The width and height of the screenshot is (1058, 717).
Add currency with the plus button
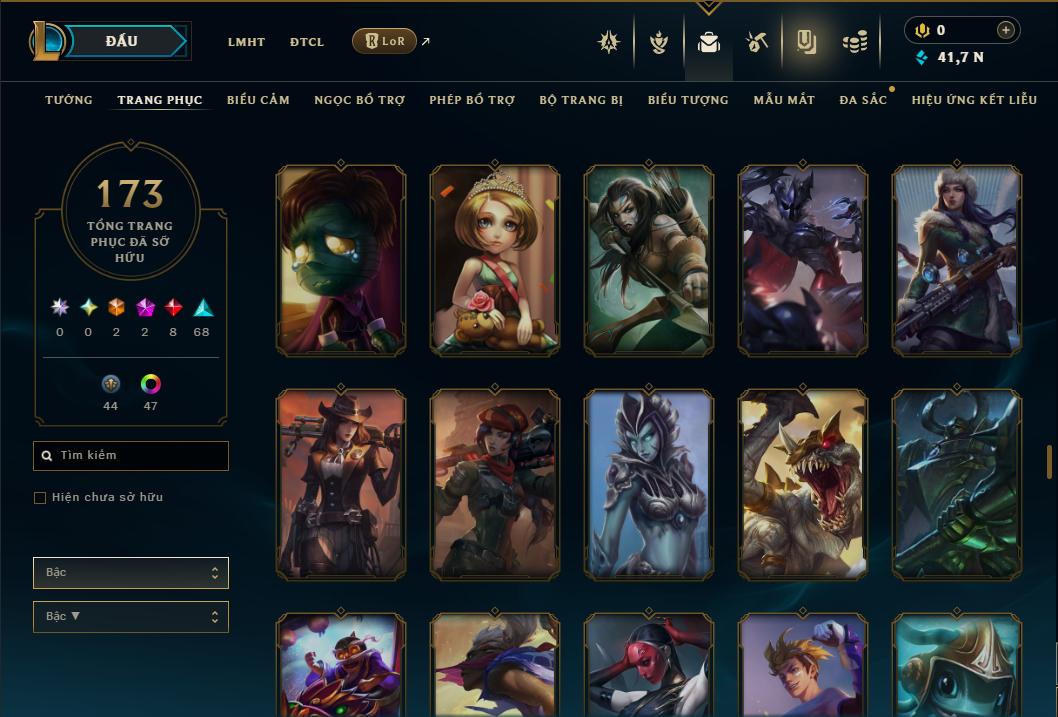1006,30
